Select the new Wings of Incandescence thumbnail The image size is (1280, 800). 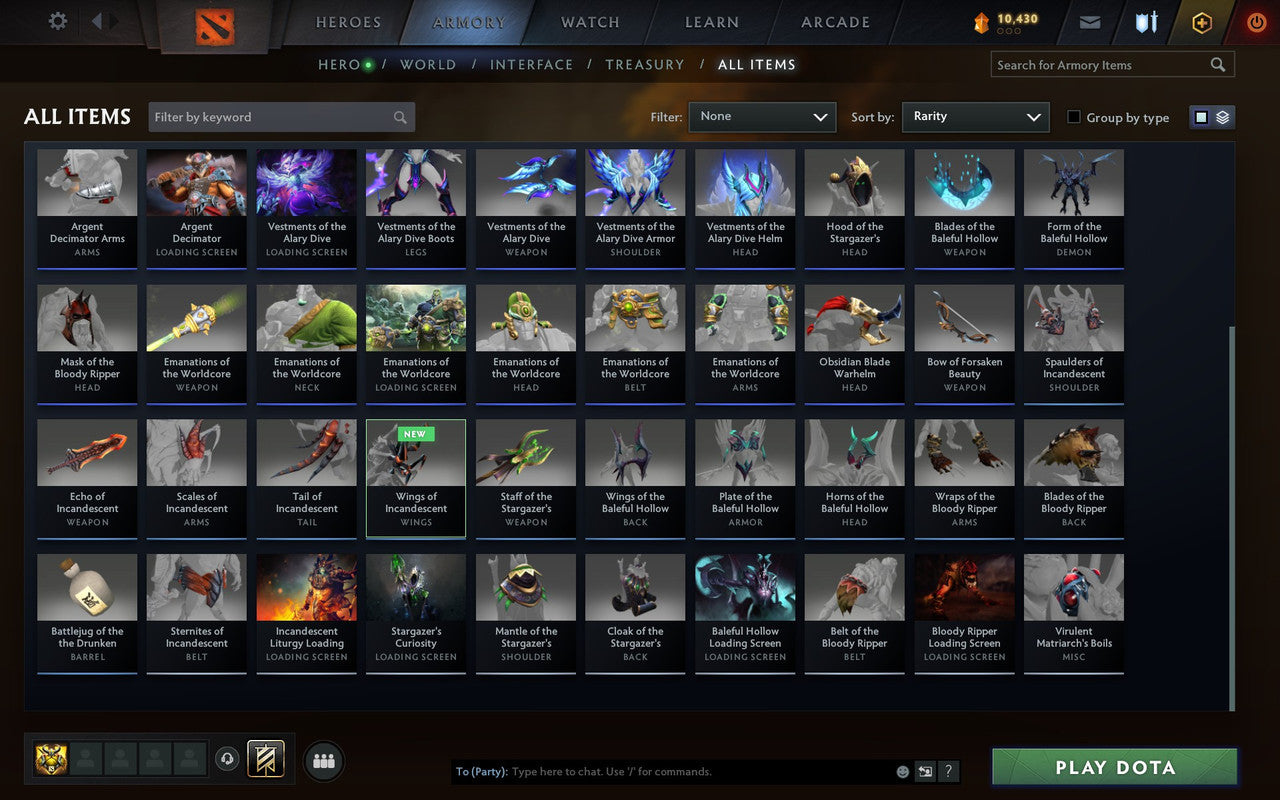pos(415,479)
